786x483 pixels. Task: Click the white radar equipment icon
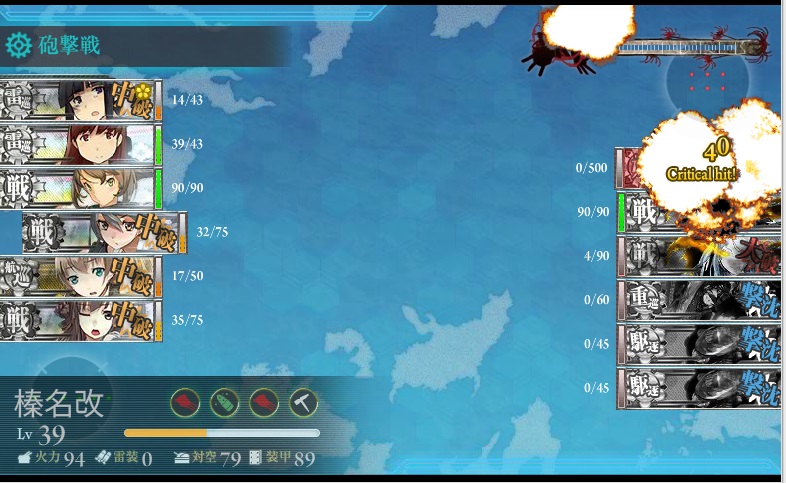[304, 402]
